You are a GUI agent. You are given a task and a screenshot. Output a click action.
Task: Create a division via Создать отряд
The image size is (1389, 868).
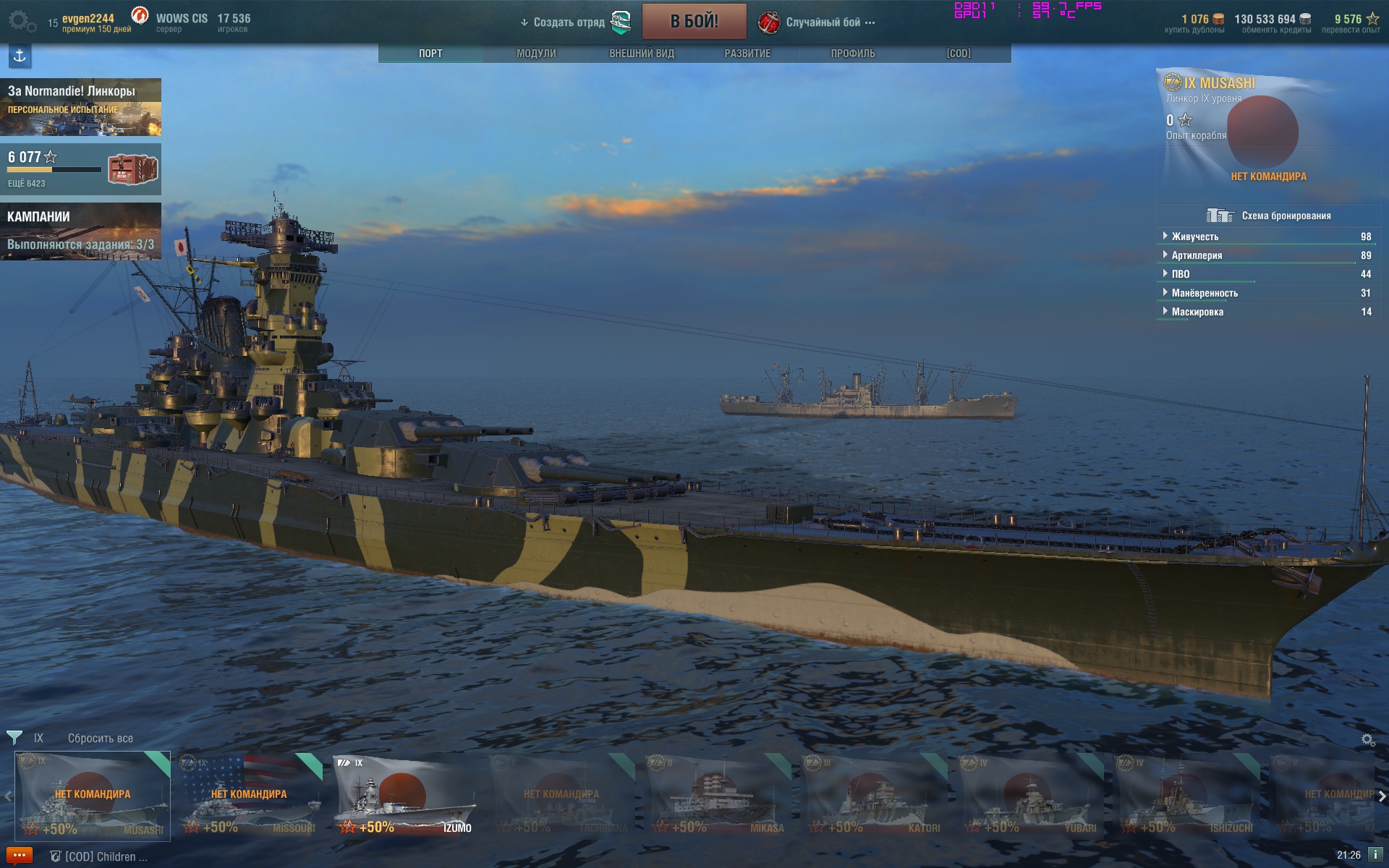(x=569, y=22)
